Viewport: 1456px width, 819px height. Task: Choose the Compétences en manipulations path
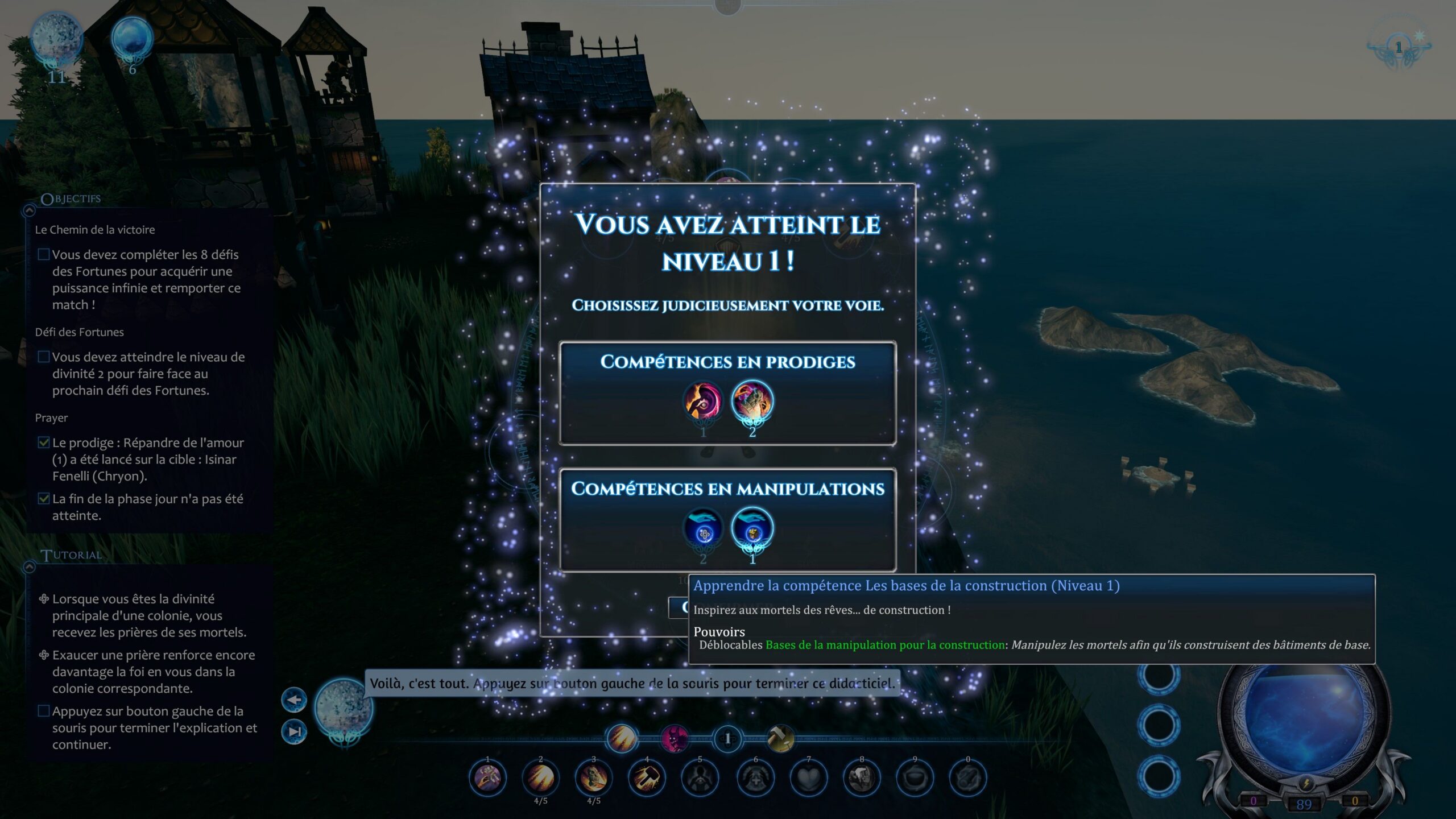[x=727, y=489]
